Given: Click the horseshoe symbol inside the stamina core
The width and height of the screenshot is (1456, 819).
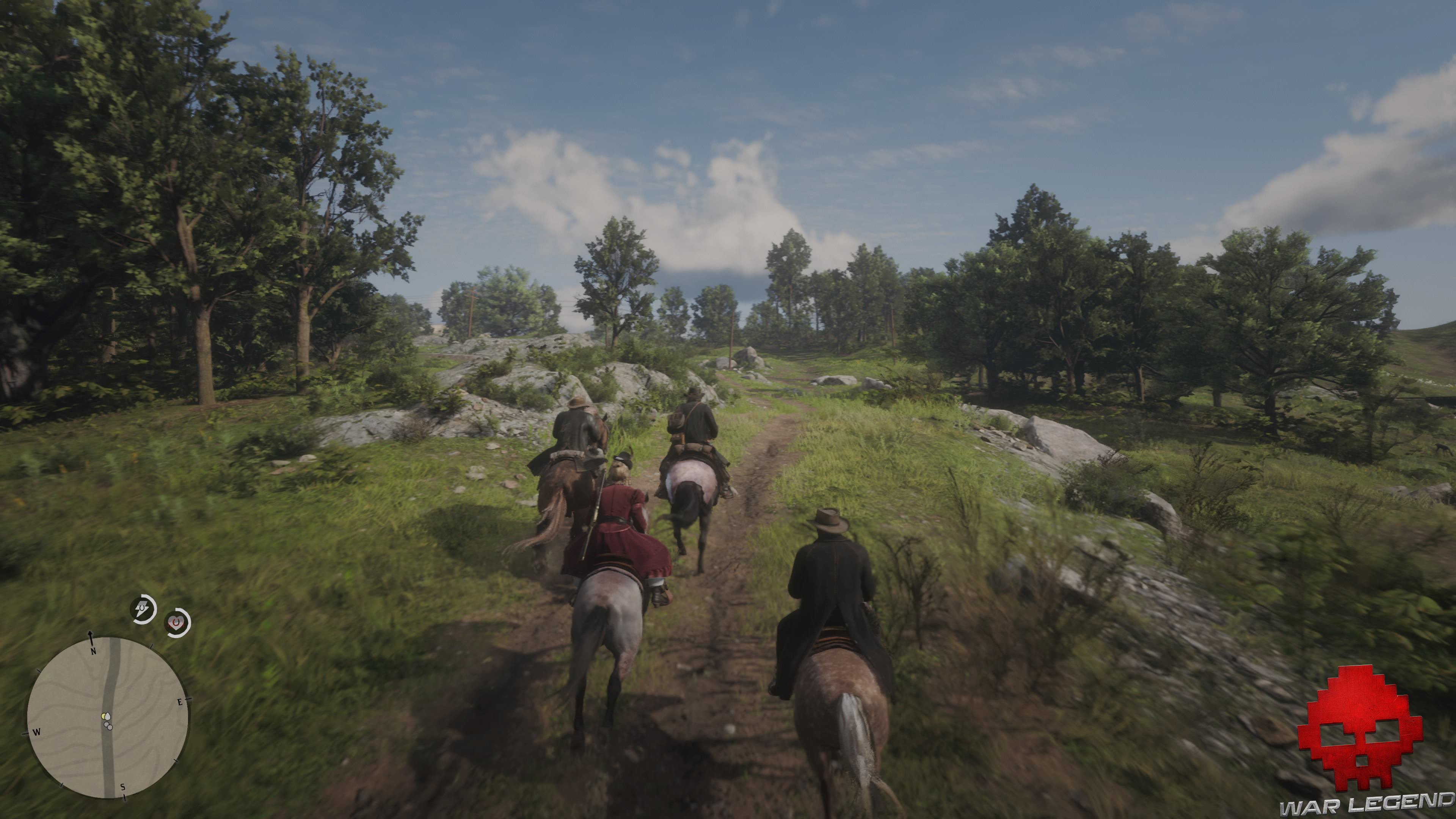Looking at the screenshot, I should (143, 607).
